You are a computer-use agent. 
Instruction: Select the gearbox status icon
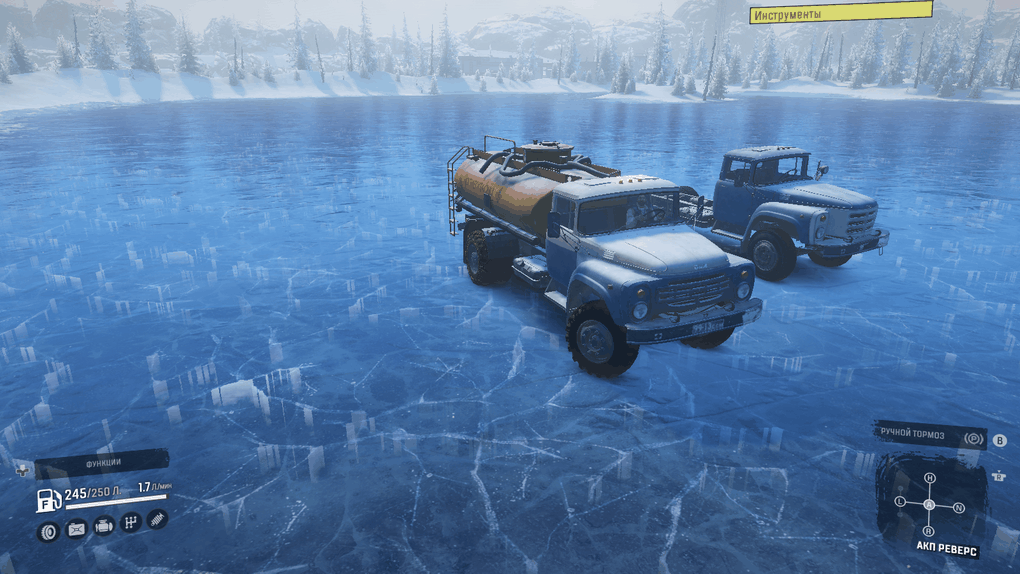(131, 523)
